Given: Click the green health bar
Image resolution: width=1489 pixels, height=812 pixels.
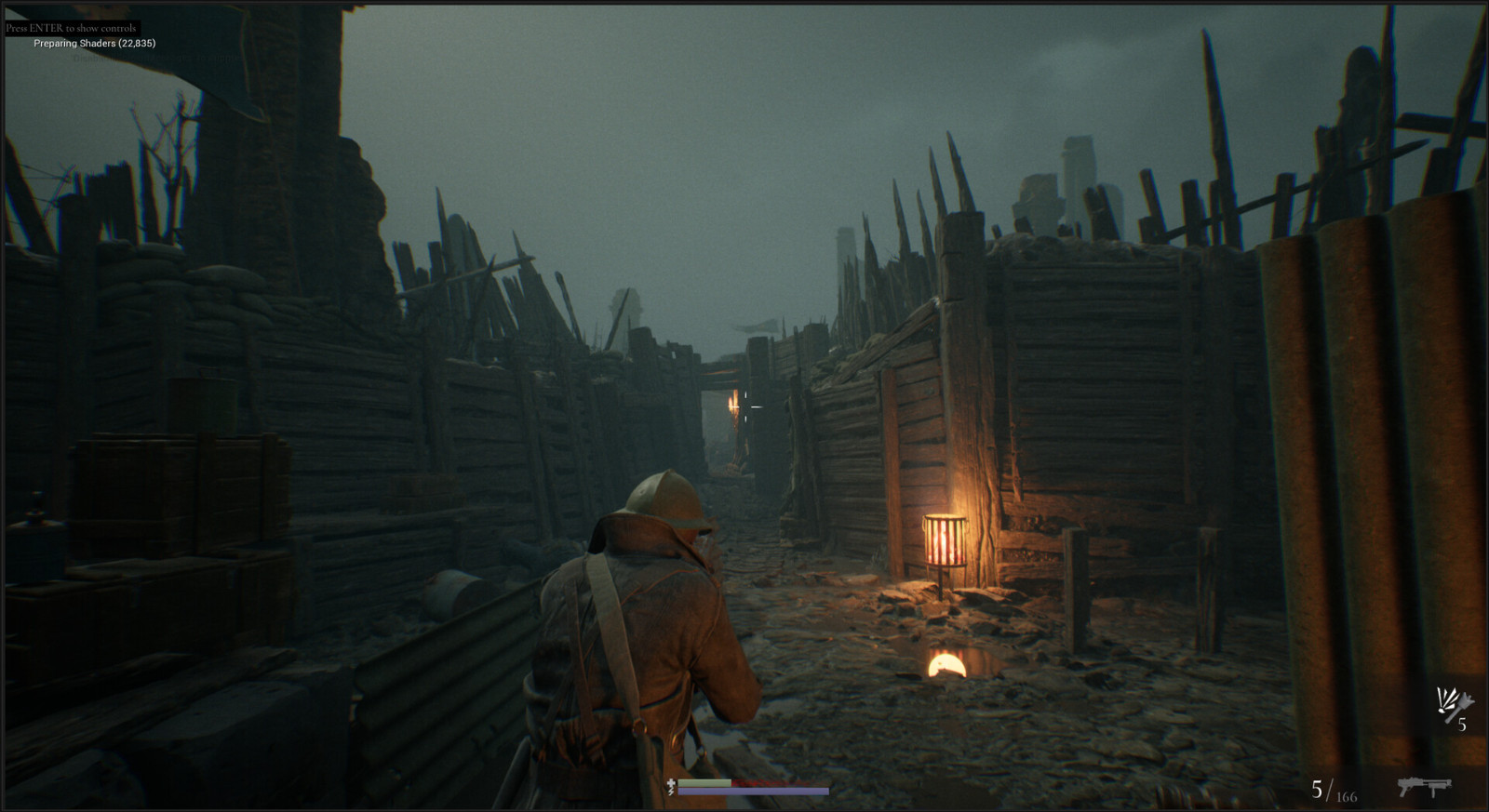Looking at the screenshot, I should [x=703, y=782].
